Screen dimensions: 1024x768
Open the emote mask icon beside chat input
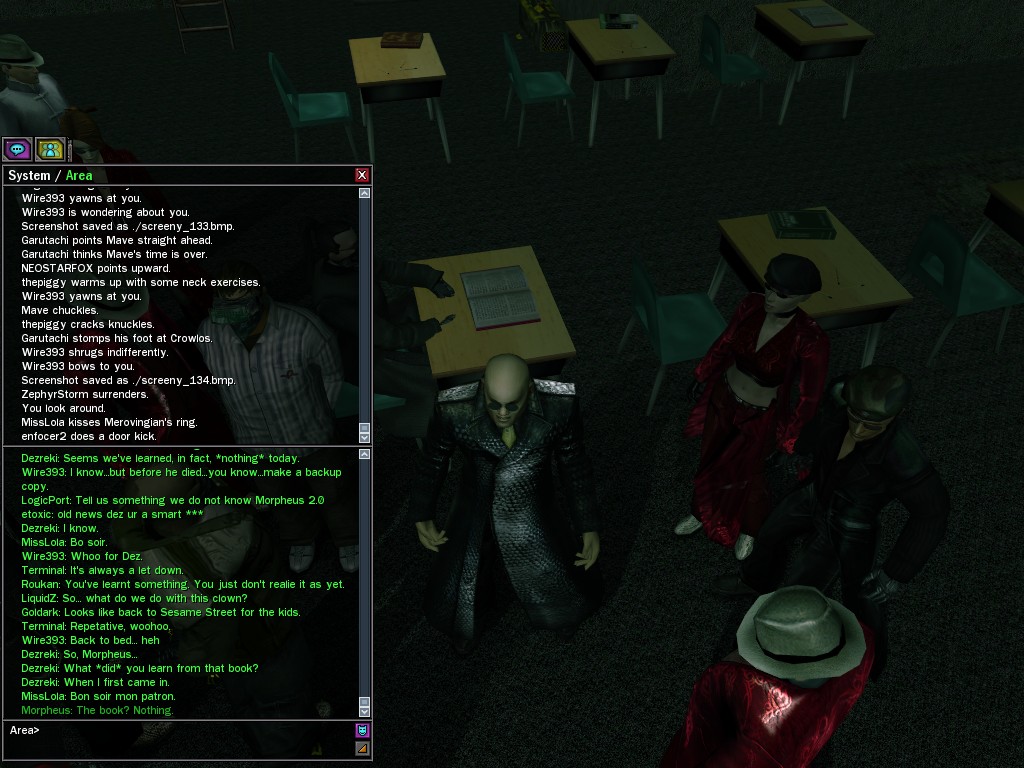click(x=362, y=730)
